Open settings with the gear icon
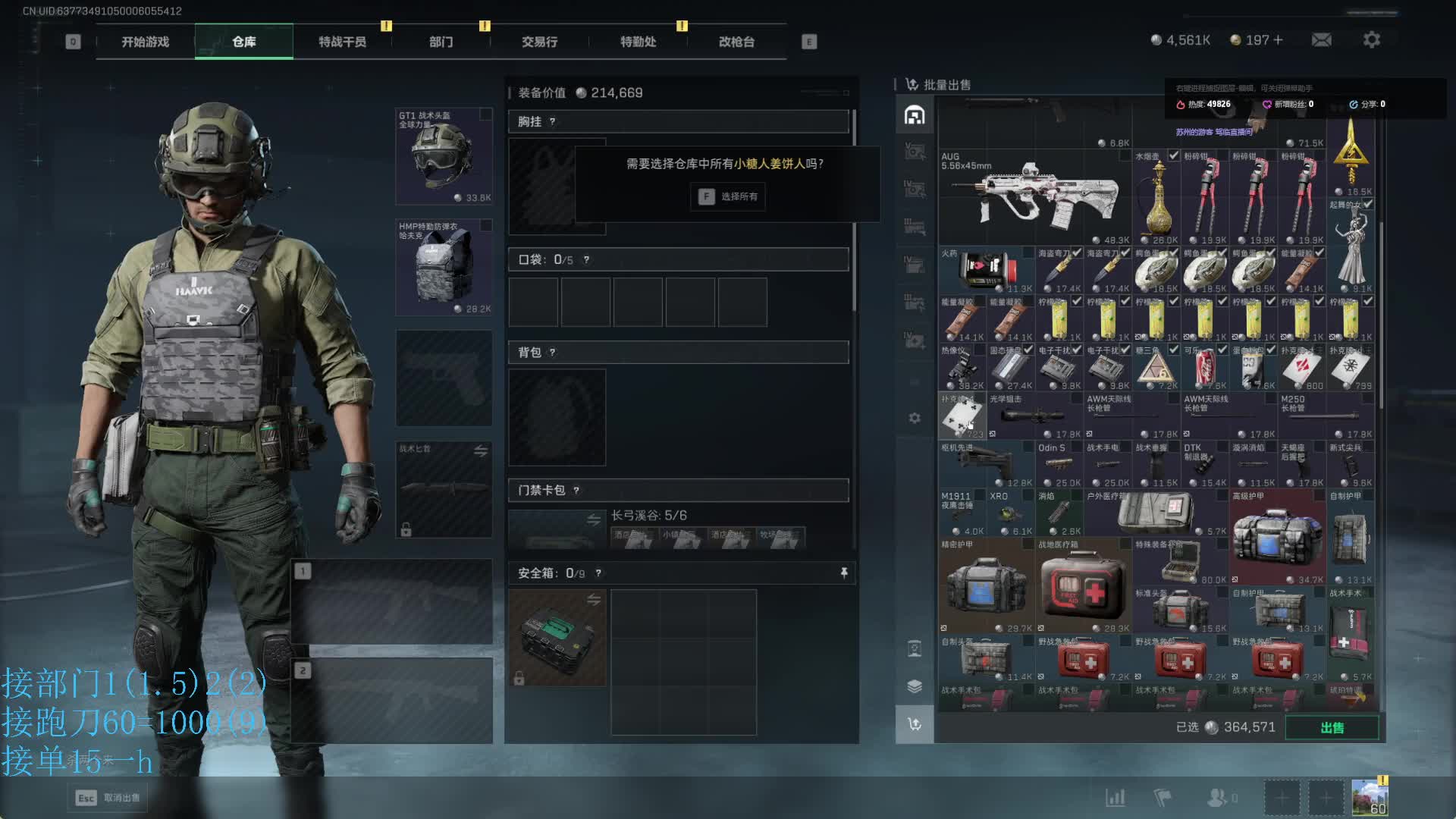1456x819 pixels. [x=1372, y=39]
